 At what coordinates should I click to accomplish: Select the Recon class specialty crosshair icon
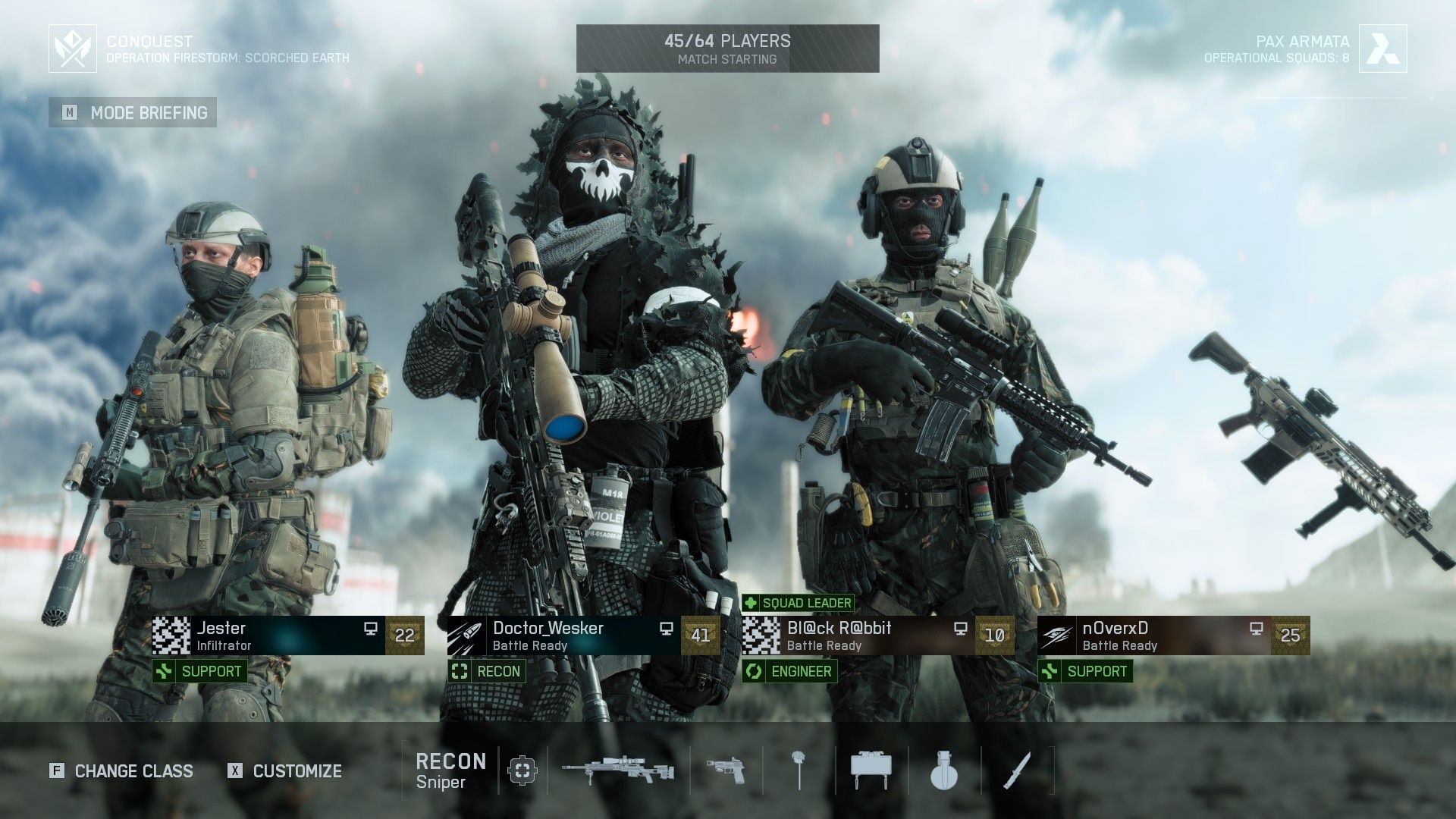click(522, 771)
